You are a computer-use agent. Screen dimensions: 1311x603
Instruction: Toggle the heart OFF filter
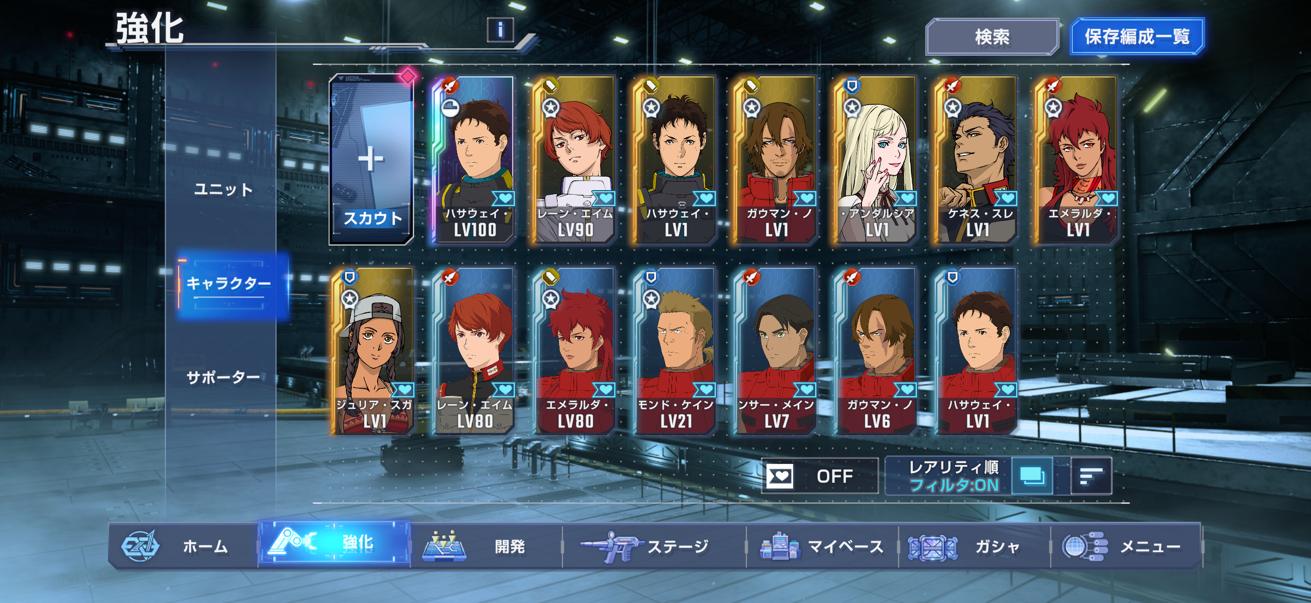pyautogui.click(x=820, y=476)
